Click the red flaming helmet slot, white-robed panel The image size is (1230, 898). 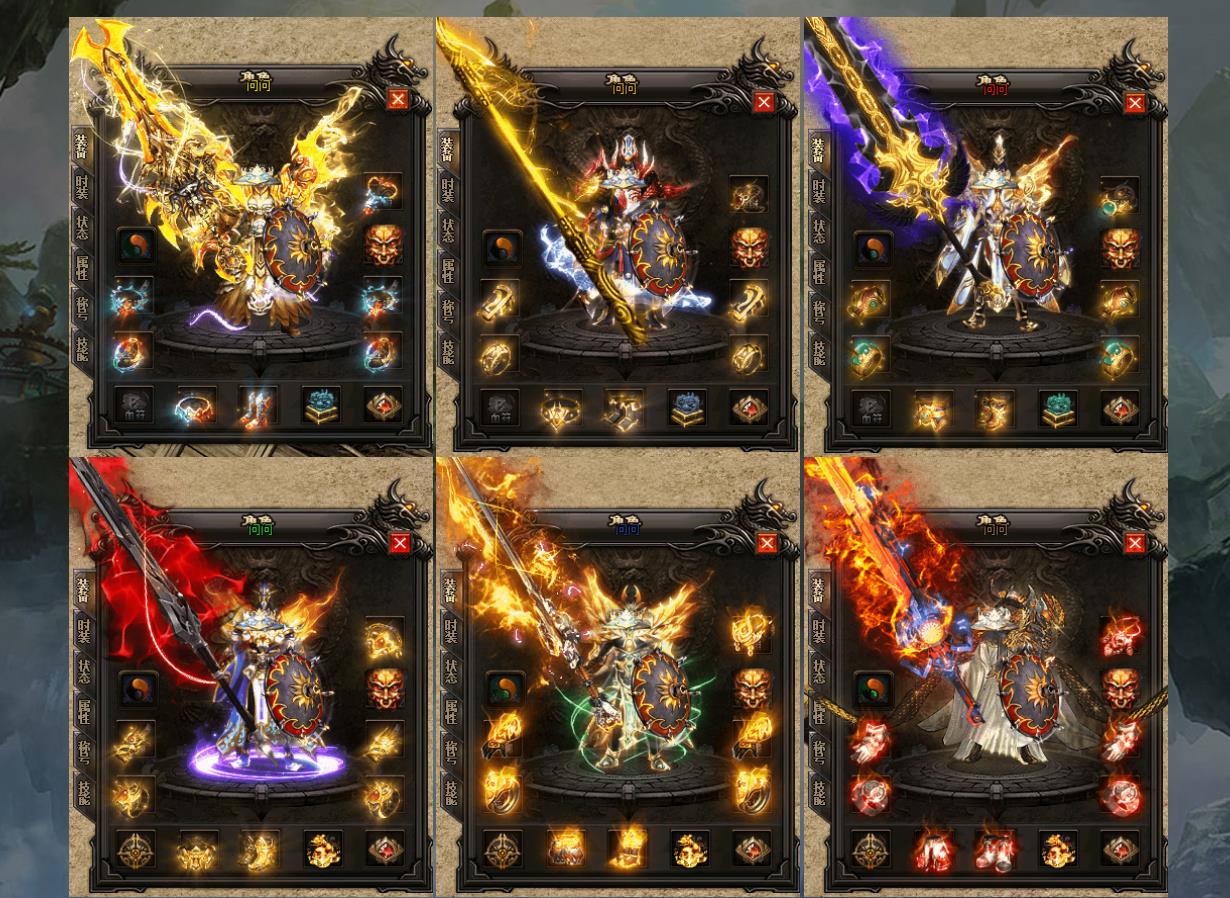pos(1120,635)
